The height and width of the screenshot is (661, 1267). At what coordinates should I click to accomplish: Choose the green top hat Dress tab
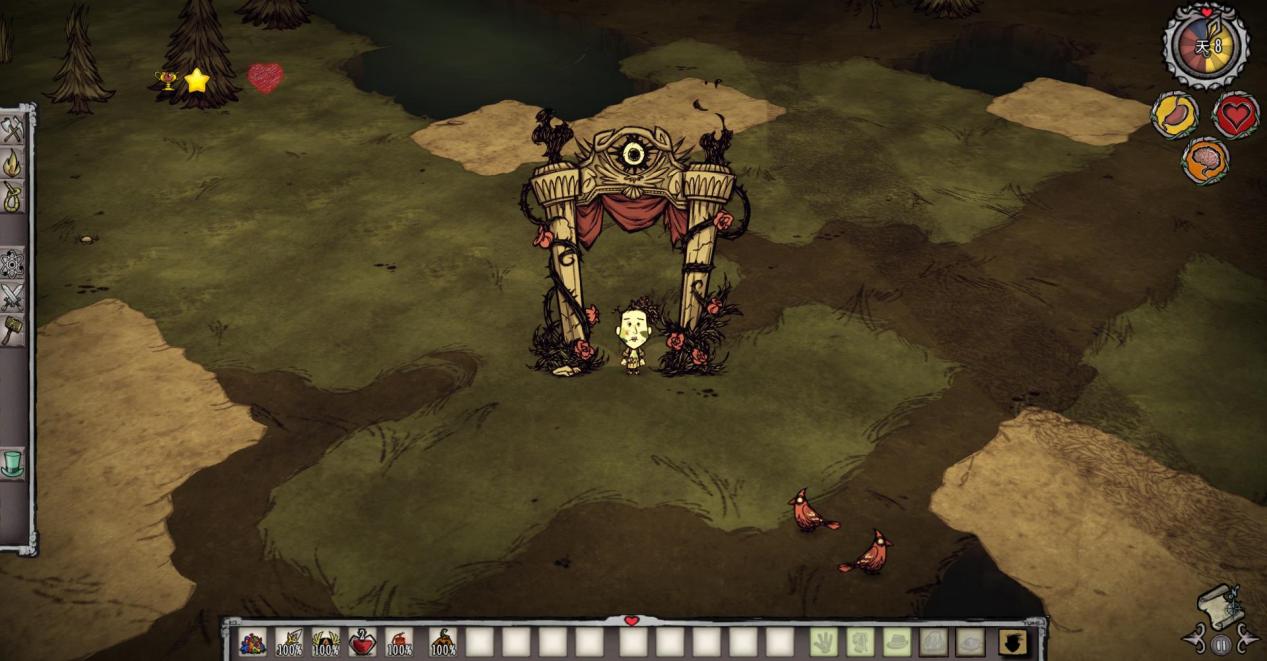click(x=12, y=463)
